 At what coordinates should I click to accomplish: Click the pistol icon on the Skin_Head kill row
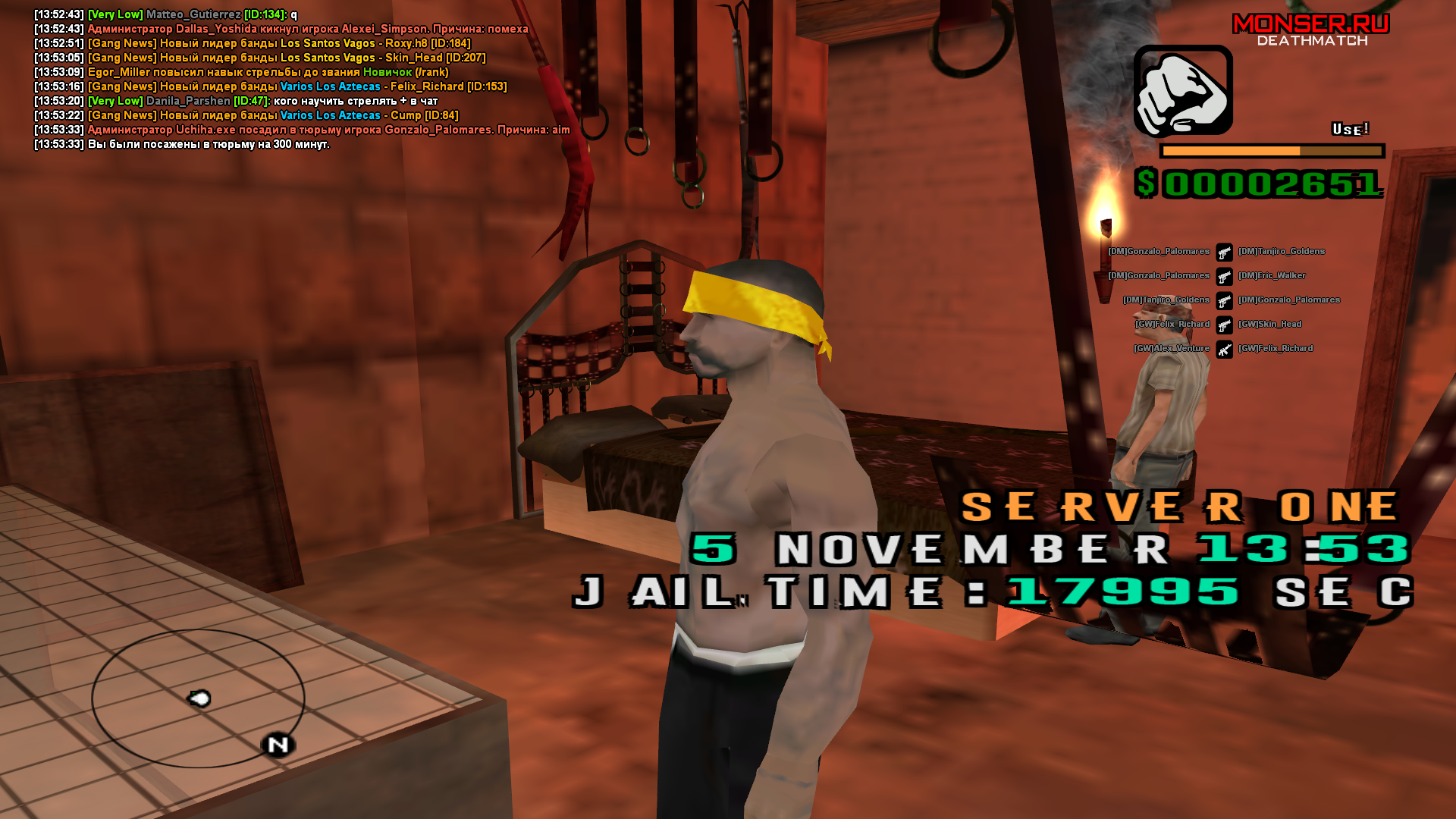1225,324
